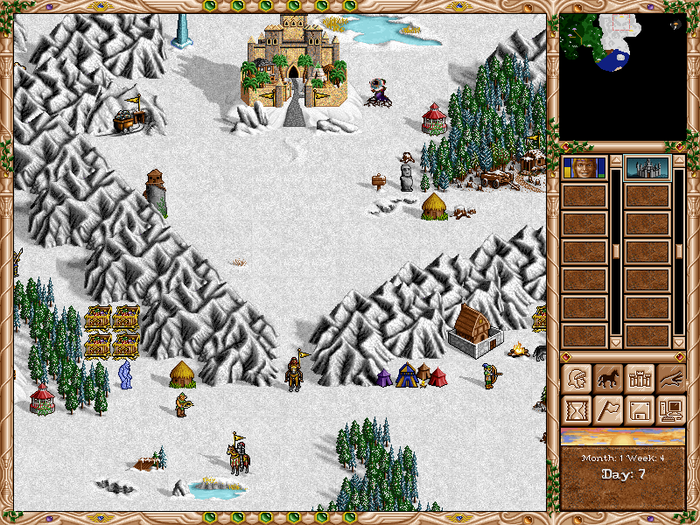End the turn with the hourglass button
The image size is (700, 525).
[x=577, y=409]
